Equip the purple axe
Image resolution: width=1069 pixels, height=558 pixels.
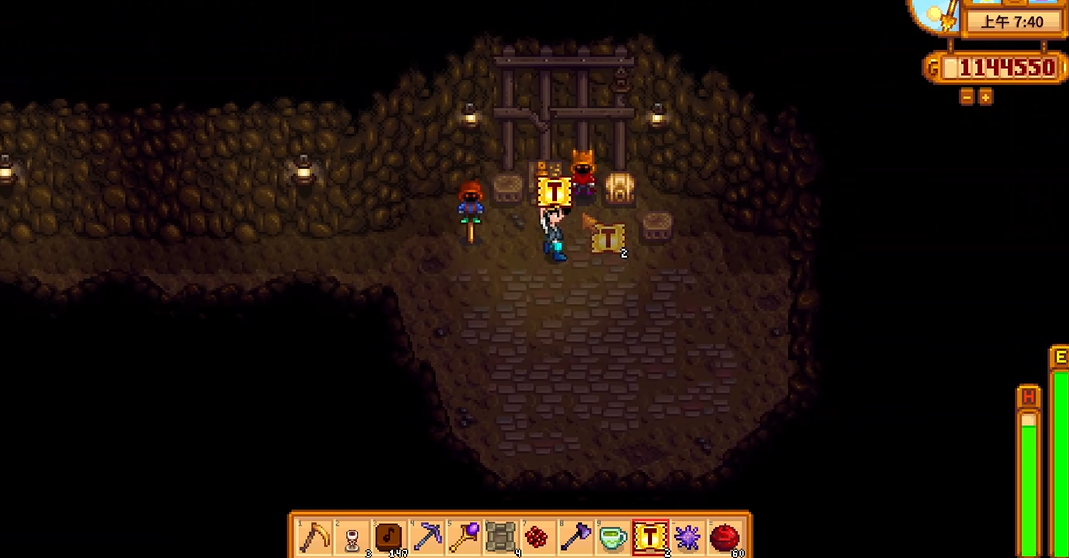pos(576,537)
